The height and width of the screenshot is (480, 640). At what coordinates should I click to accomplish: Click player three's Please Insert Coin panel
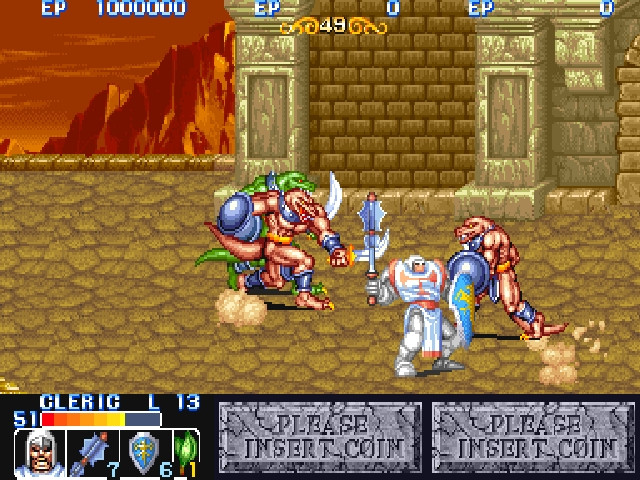pyautogui.click(x=535, y=434)
